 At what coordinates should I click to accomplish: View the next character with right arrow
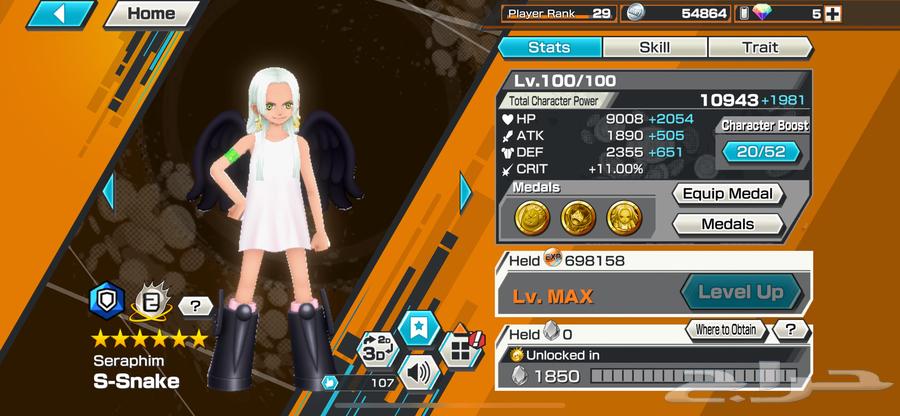tap(466, 190)
